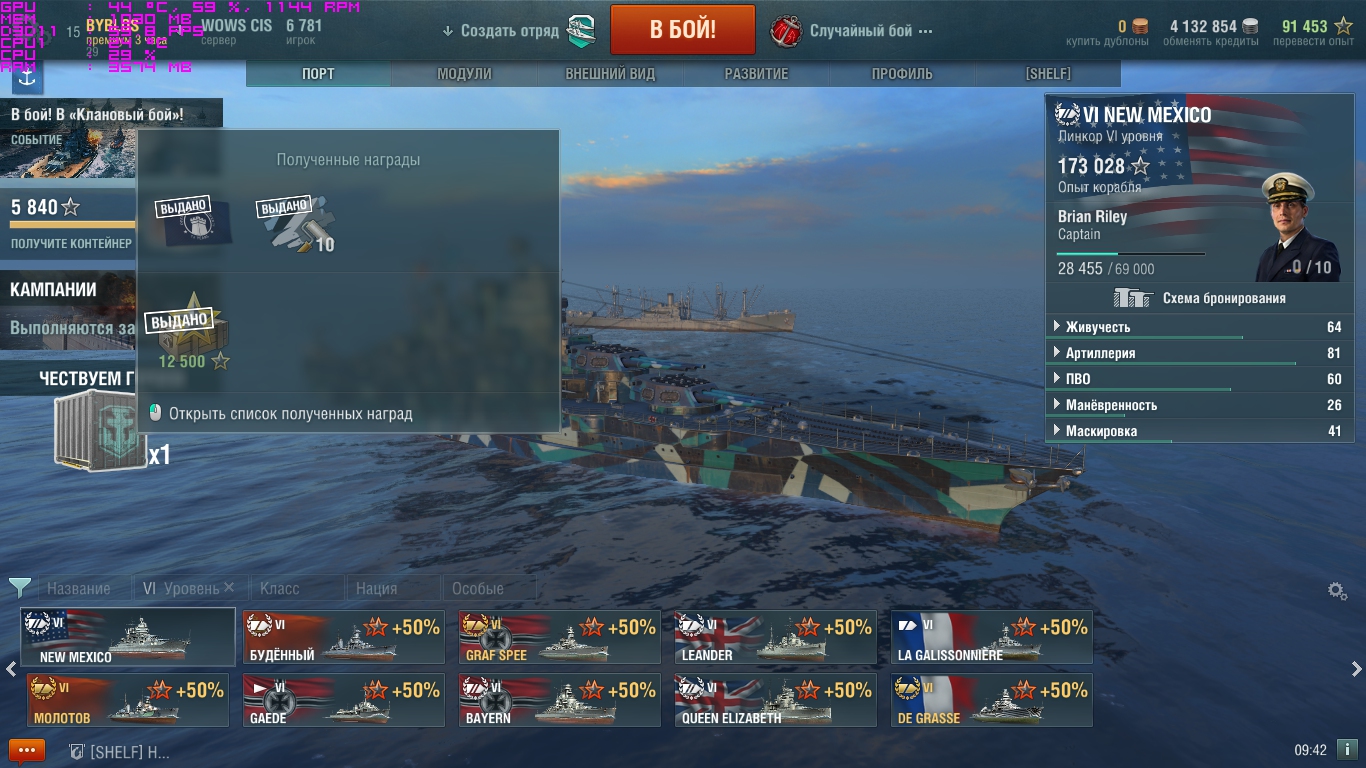Start battle with the В БОЙ! button

pos(682,30)
